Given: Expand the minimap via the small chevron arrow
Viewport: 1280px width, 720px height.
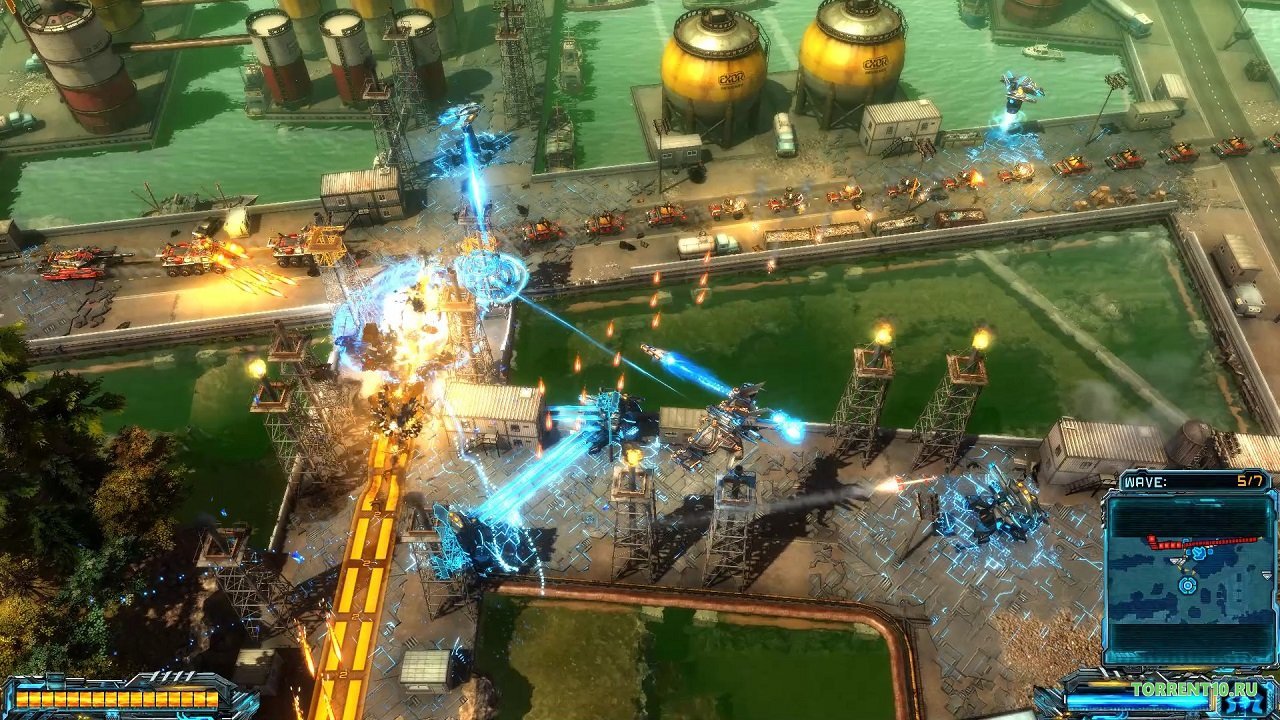Looking at the screenshot, I should point(1267,576).
